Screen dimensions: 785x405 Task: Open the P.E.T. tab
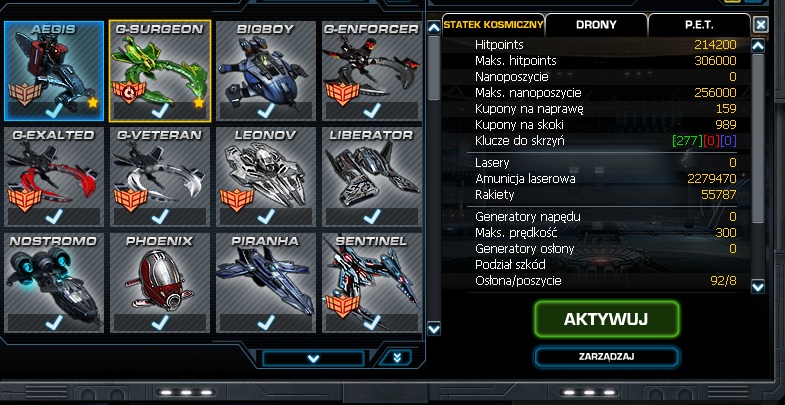(698, 23)
